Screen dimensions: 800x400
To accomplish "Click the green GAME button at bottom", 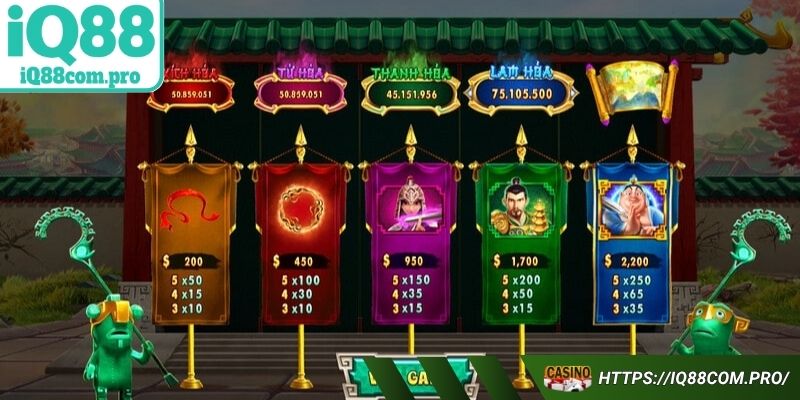I will point(405,375).
